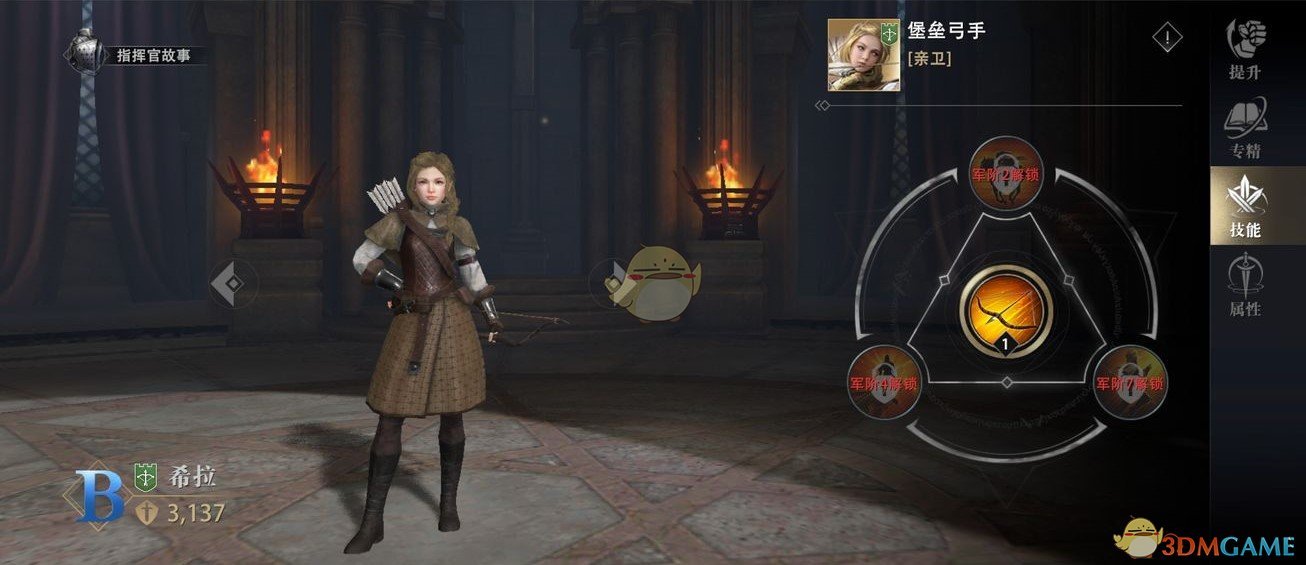Switch to the 提升 tab
This screenshot has height=565, width=1306.
tap(1245, 50)
